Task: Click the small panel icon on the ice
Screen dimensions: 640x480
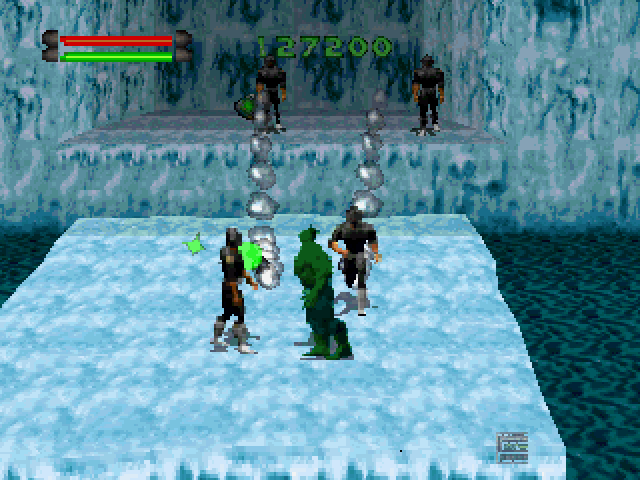Action: (511, 447)
